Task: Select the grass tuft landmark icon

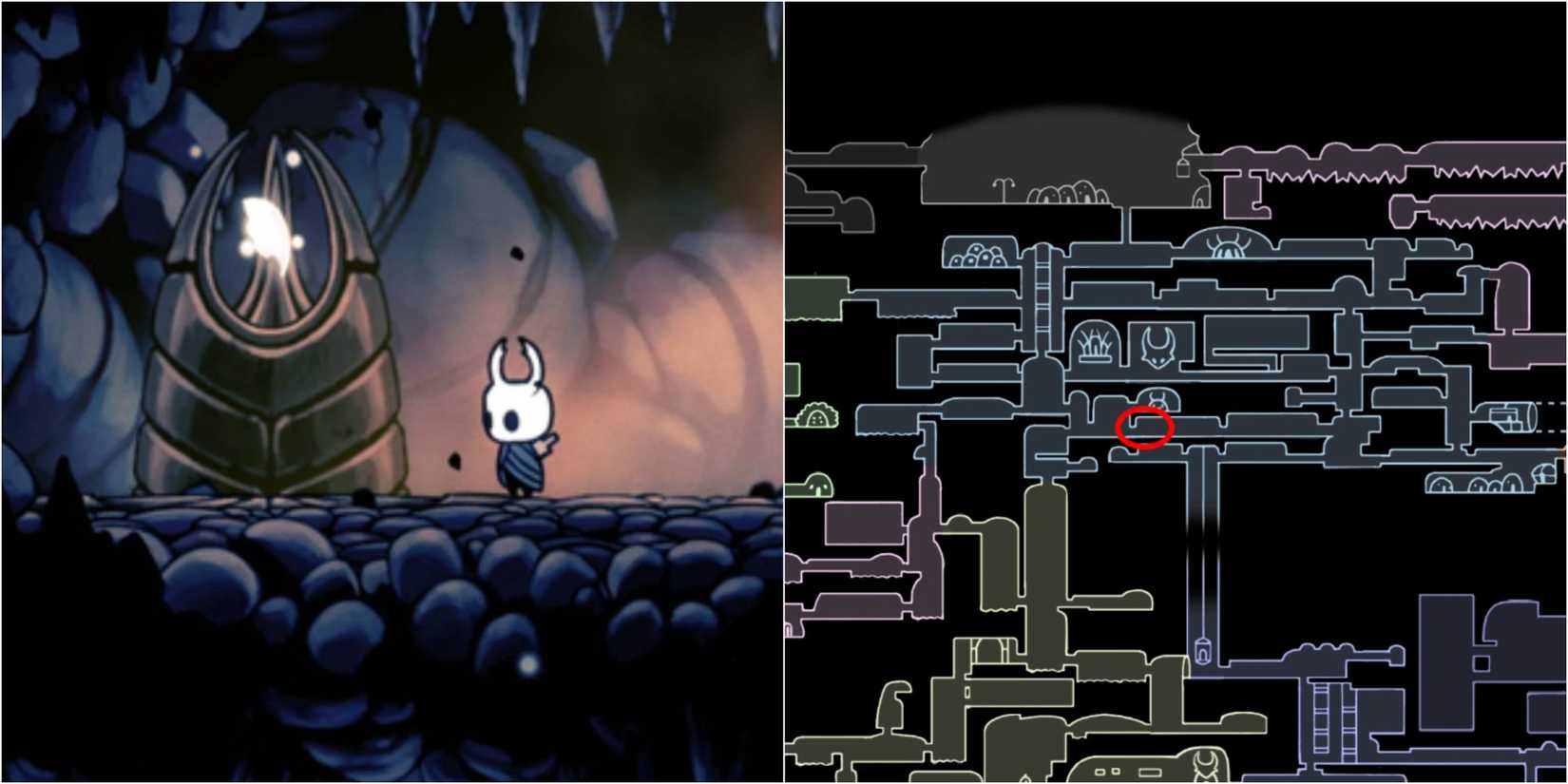Action: pos(1095,343)
